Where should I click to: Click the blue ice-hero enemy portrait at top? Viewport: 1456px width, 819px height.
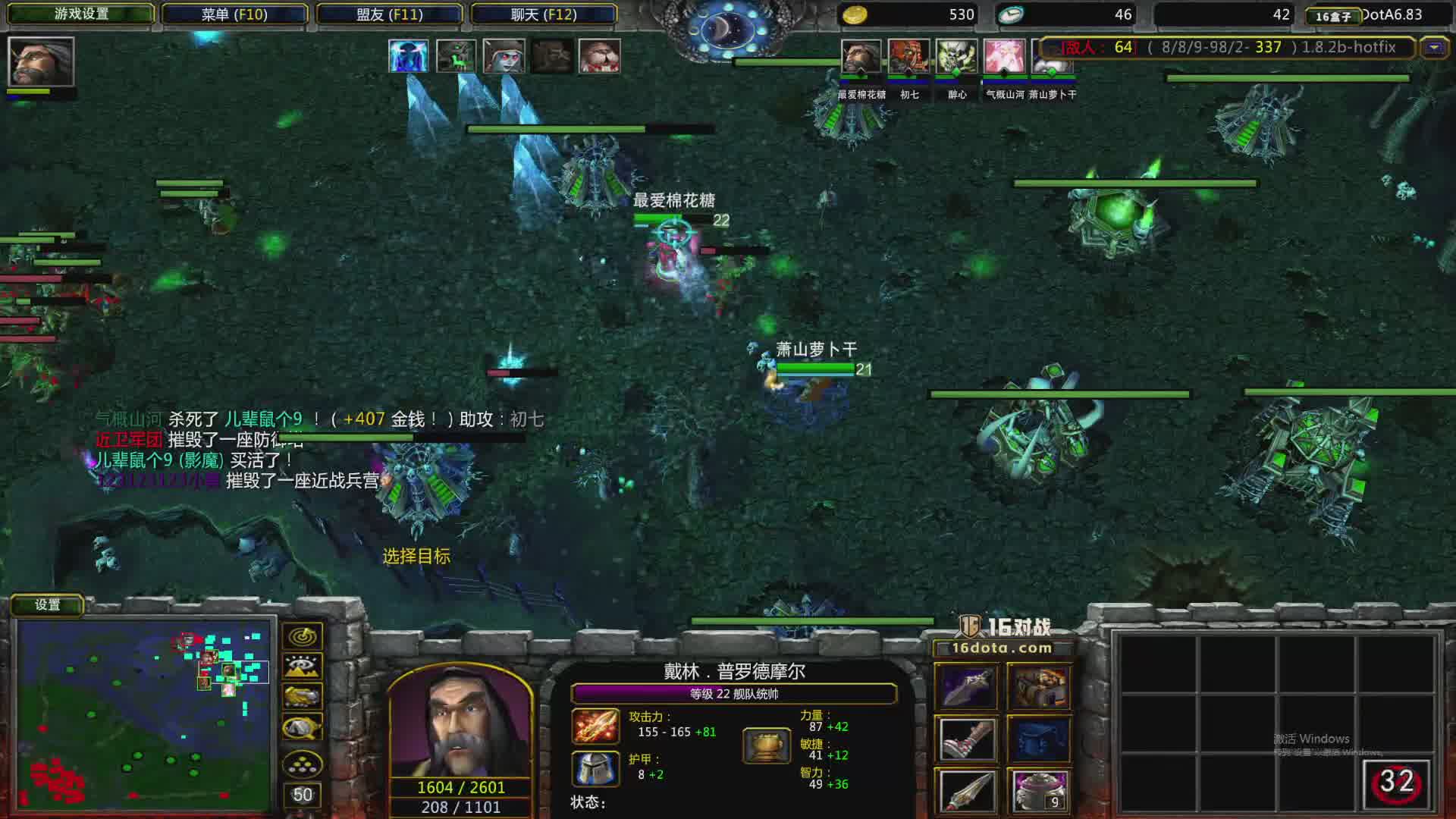pyautogui.click(x=408, y=56)
